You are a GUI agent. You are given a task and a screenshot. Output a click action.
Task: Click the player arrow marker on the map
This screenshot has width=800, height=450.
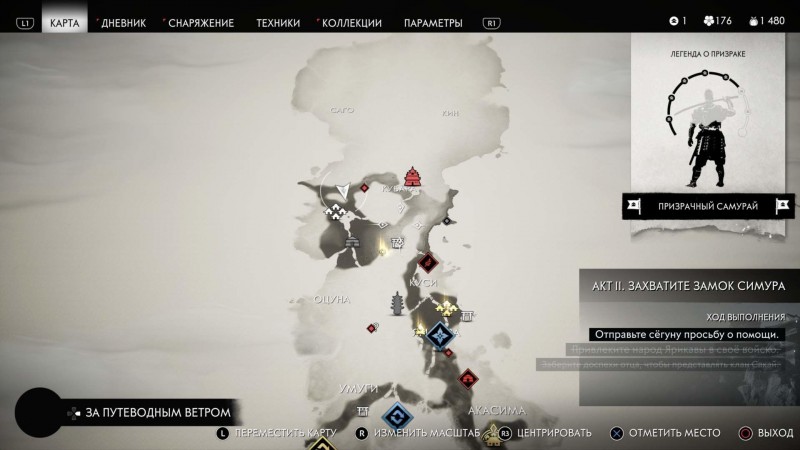pos(344,188)
